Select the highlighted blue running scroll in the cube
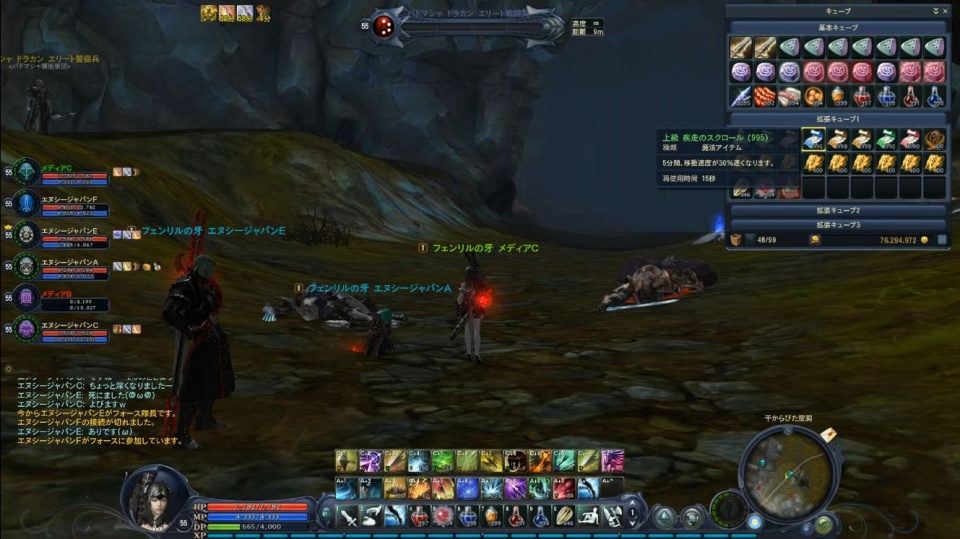 click(x=813, y=139)
